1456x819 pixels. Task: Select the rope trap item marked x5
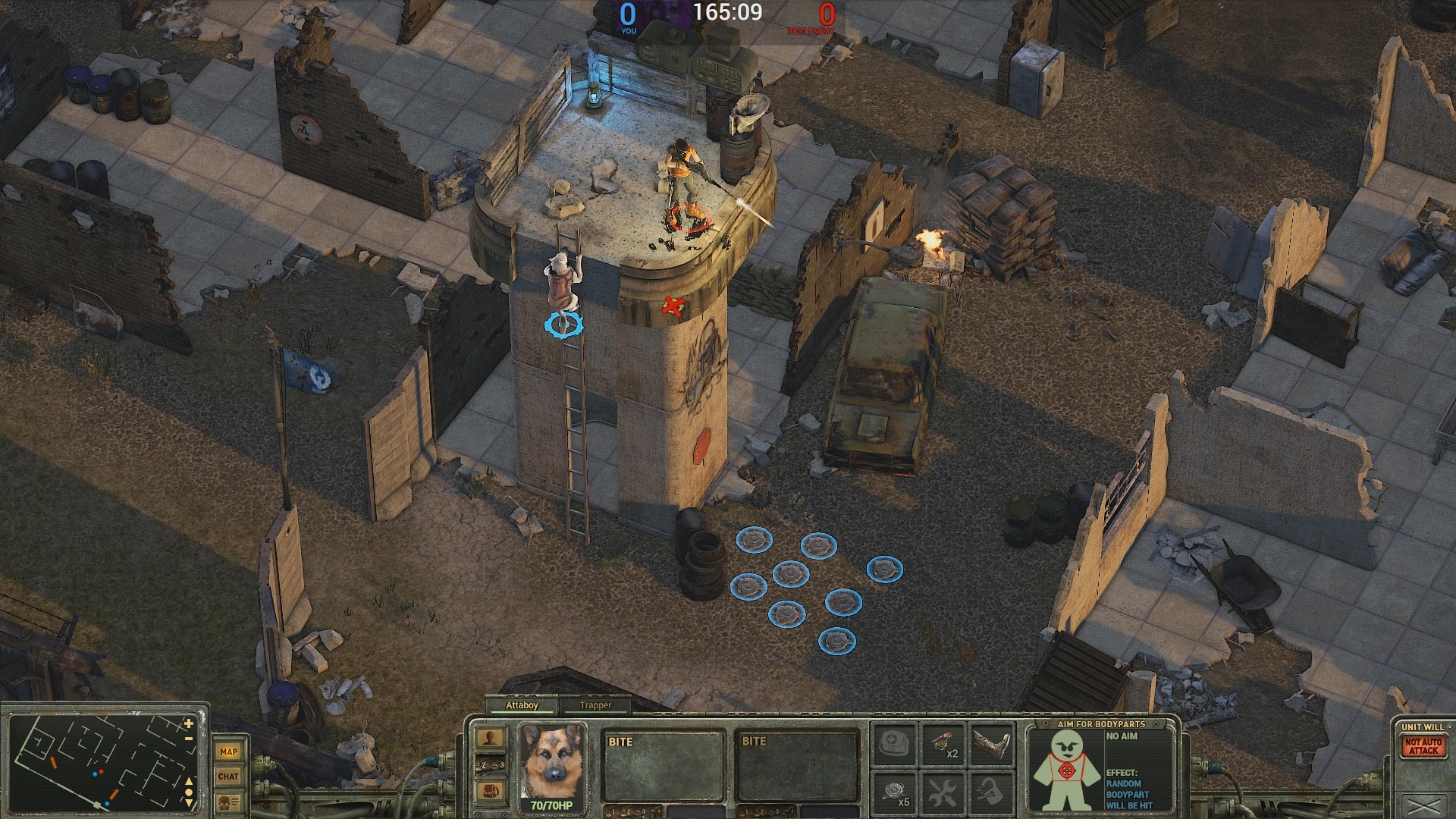(894, 792)
